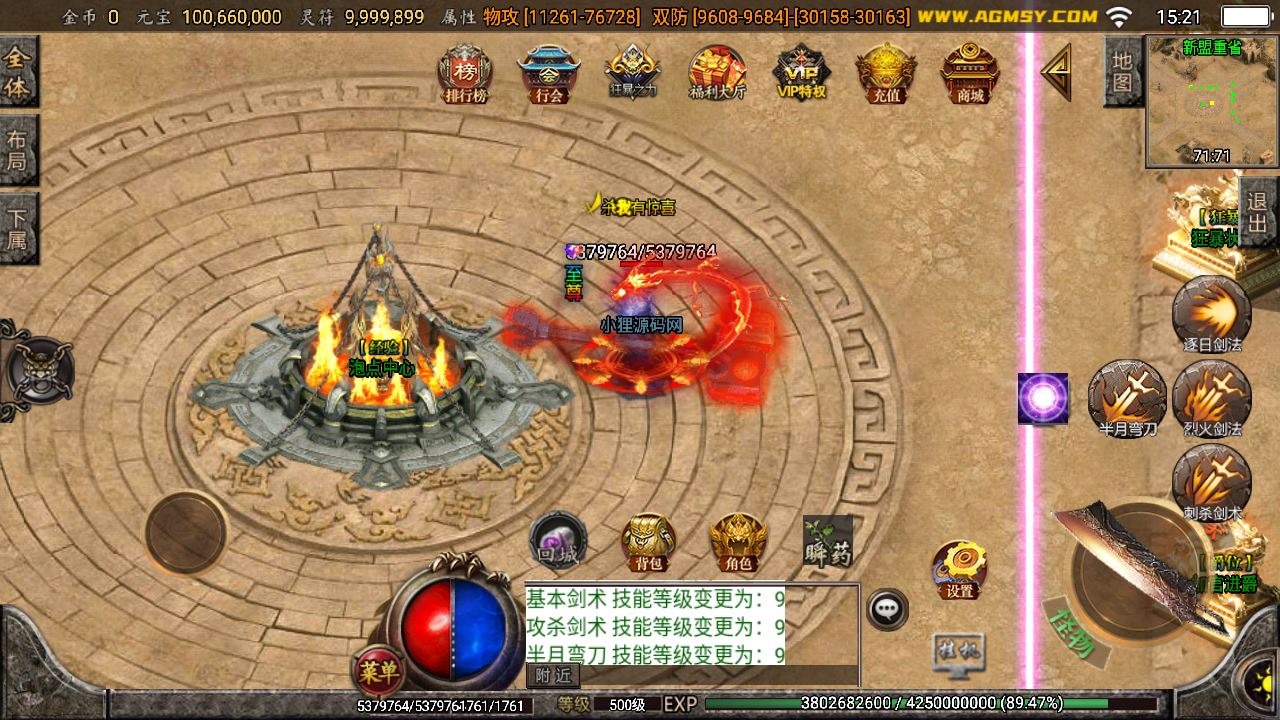Open the 地图 map button
This screenshot has height=720, width=1280.
1122,71
